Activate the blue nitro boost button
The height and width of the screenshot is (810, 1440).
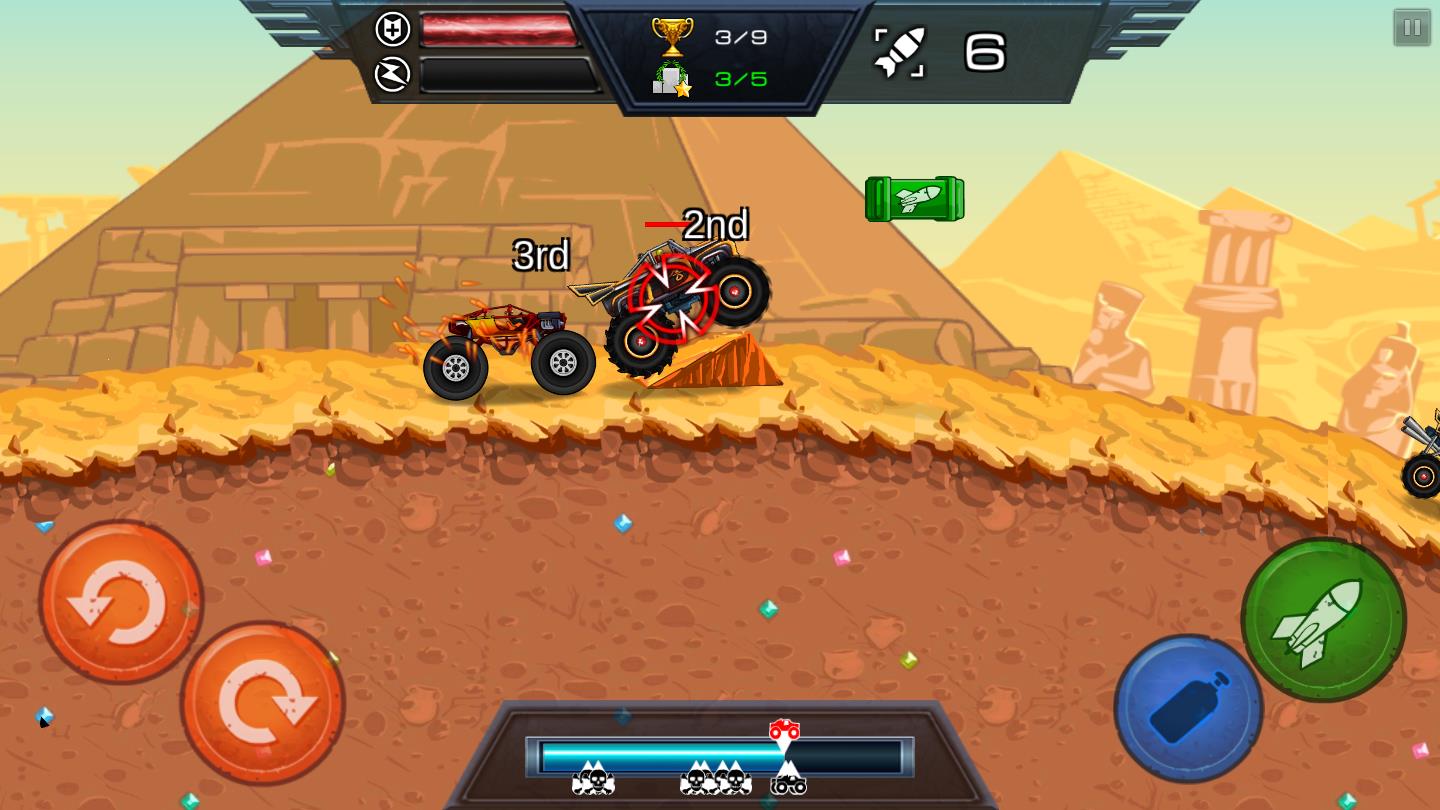point(1188,708)
